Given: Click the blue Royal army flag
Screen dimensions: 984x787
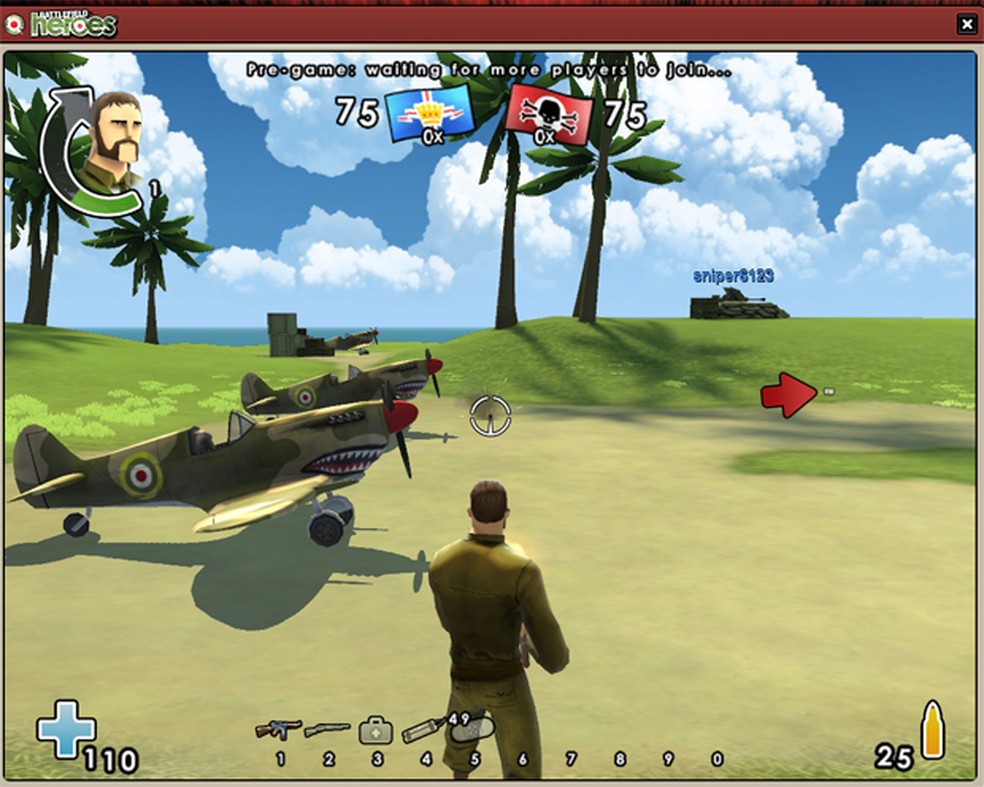Looking at the screenshot, I should [429, 113].
